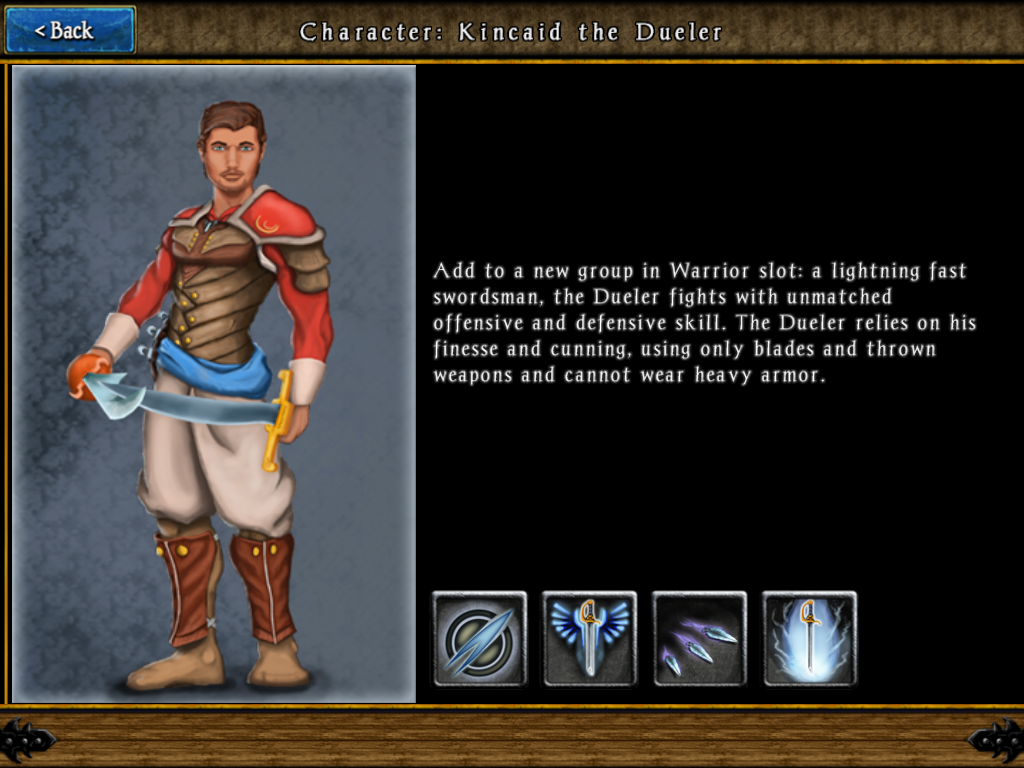Image resolution: width=1024 pixels, height=768 pixels.
Task: Choose the winged sword skill icon
Action: [x=590, y=639]
